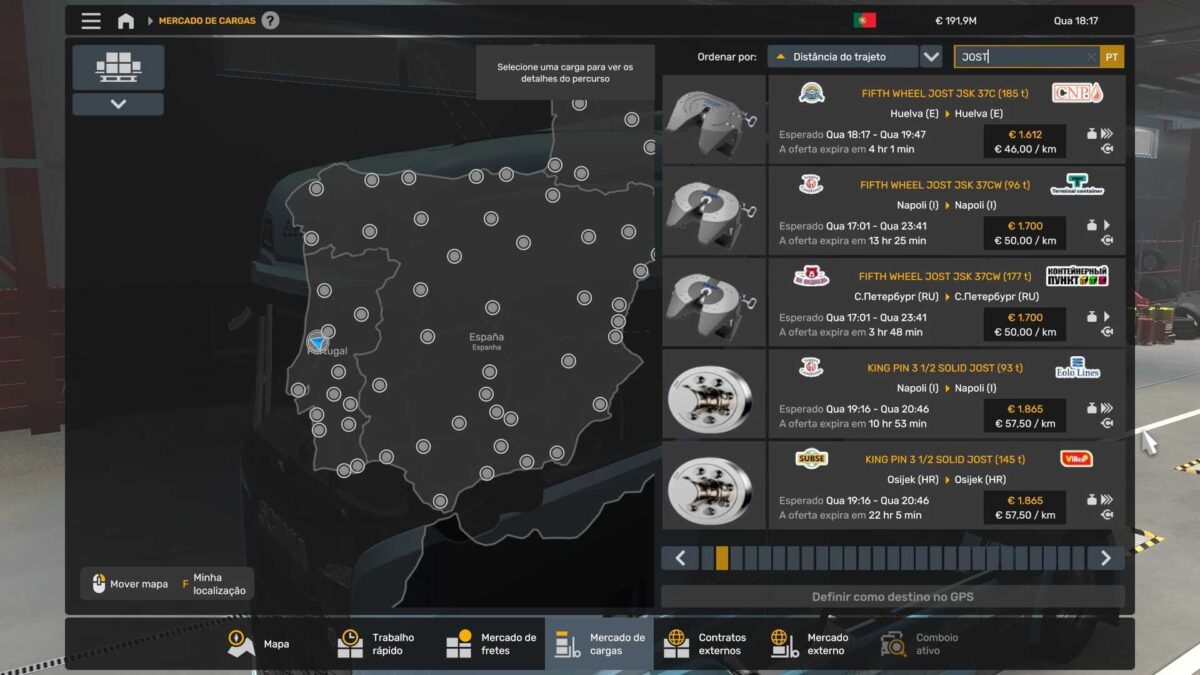The image size is (1200, 675).
Task: Toggle the PT country filter button
Action: coord(1112,57)
